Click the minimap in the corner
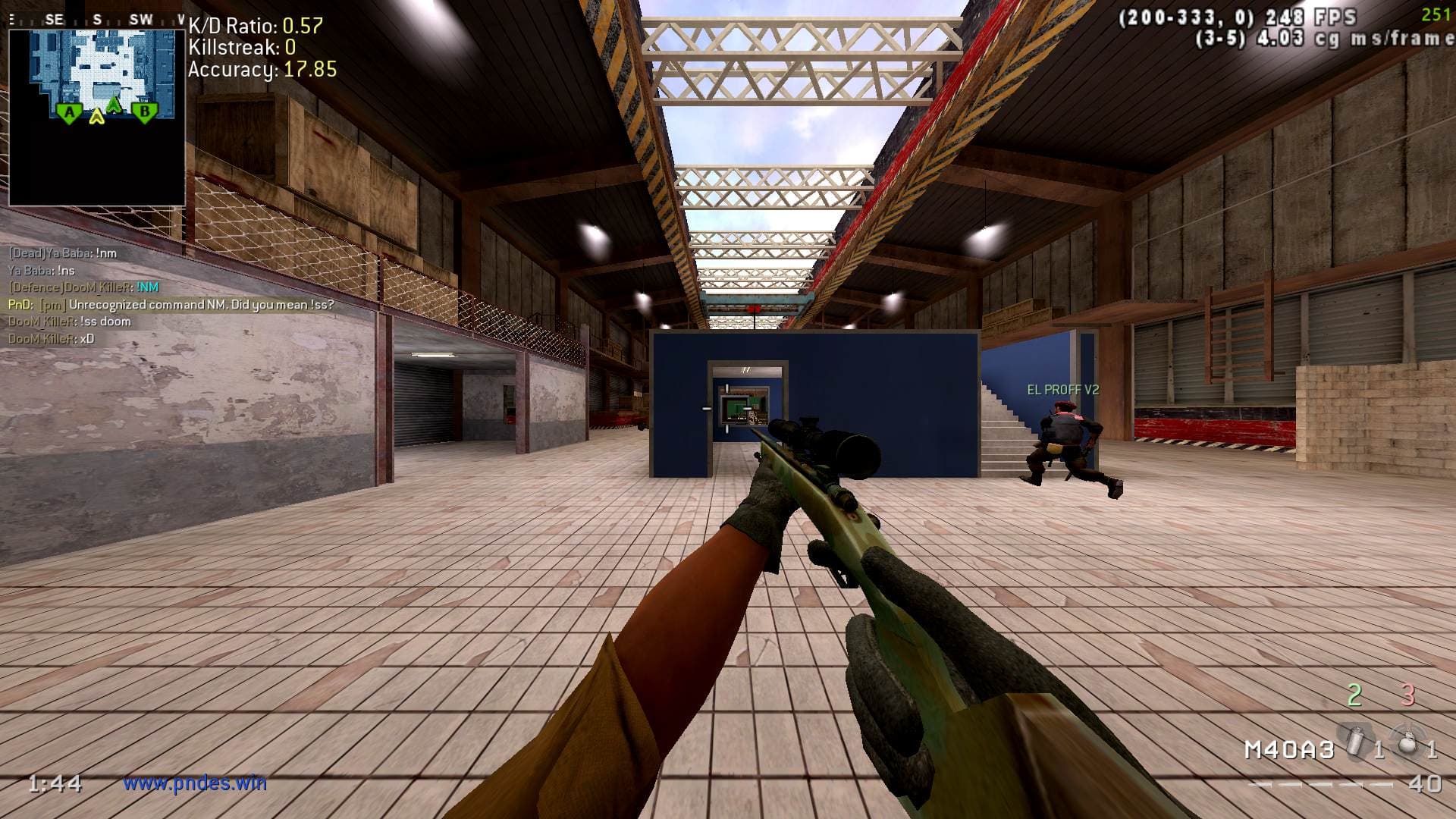This screenshot has height=819, width=1456. pos(96,117)
